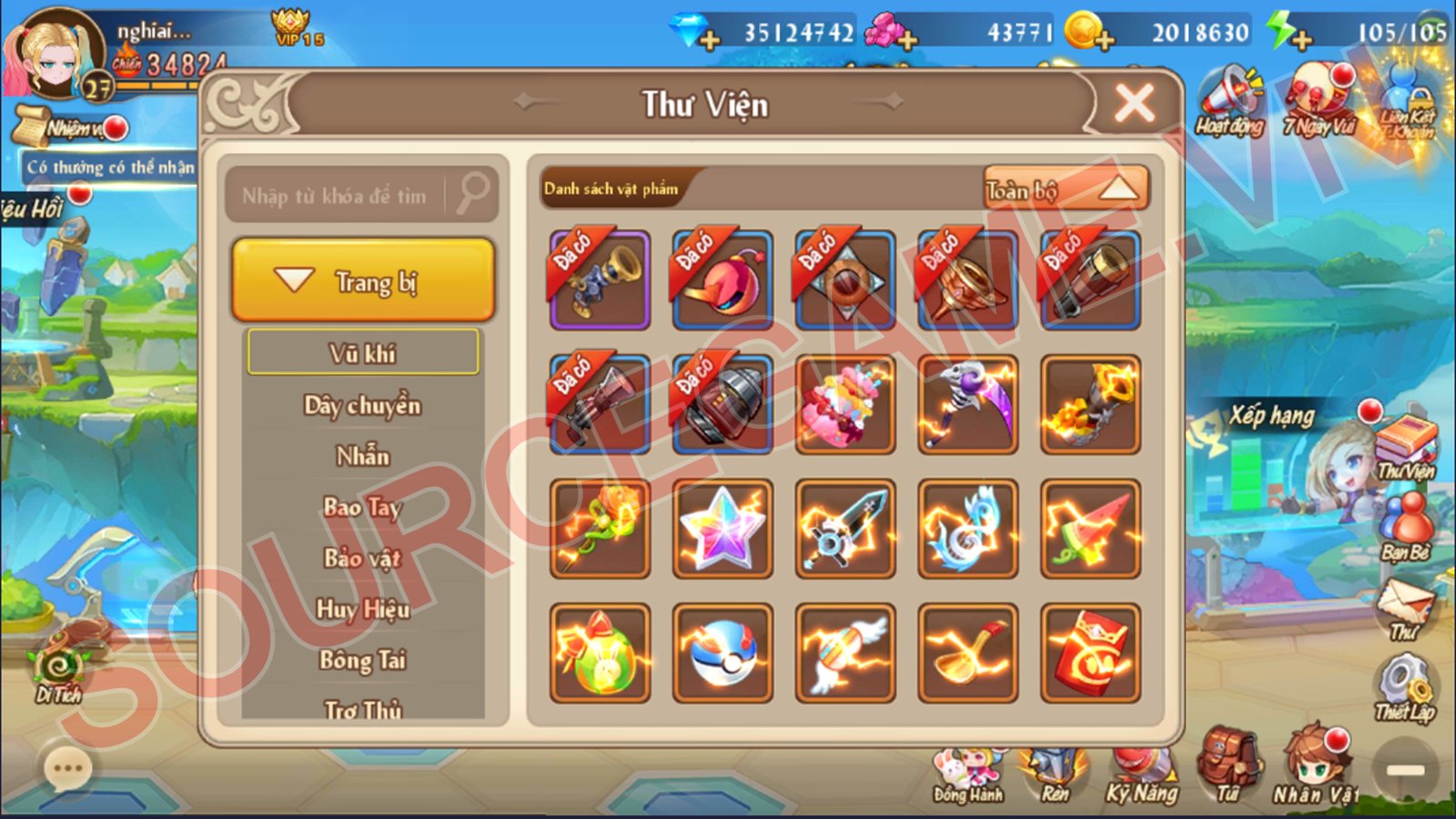Screen dimensions: 1456x819
Task: Open the Bảo vật category
Action: [x=363, y=558]
